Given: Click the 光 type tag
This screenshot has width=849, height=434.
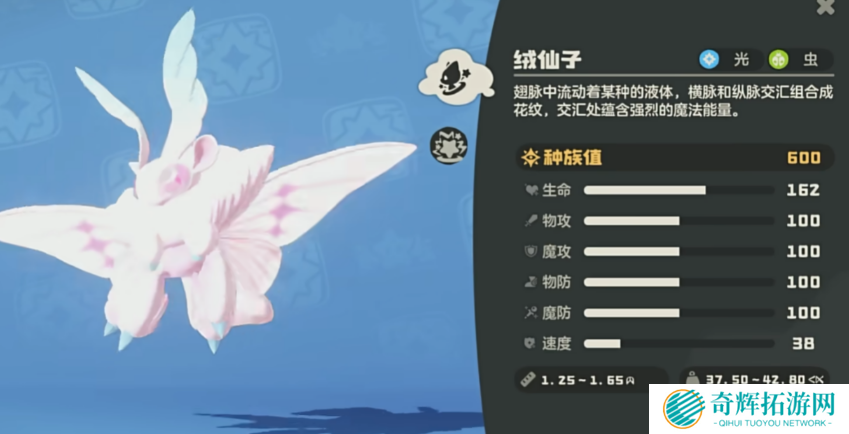Looking at the screenshot, I should [728, 60].
